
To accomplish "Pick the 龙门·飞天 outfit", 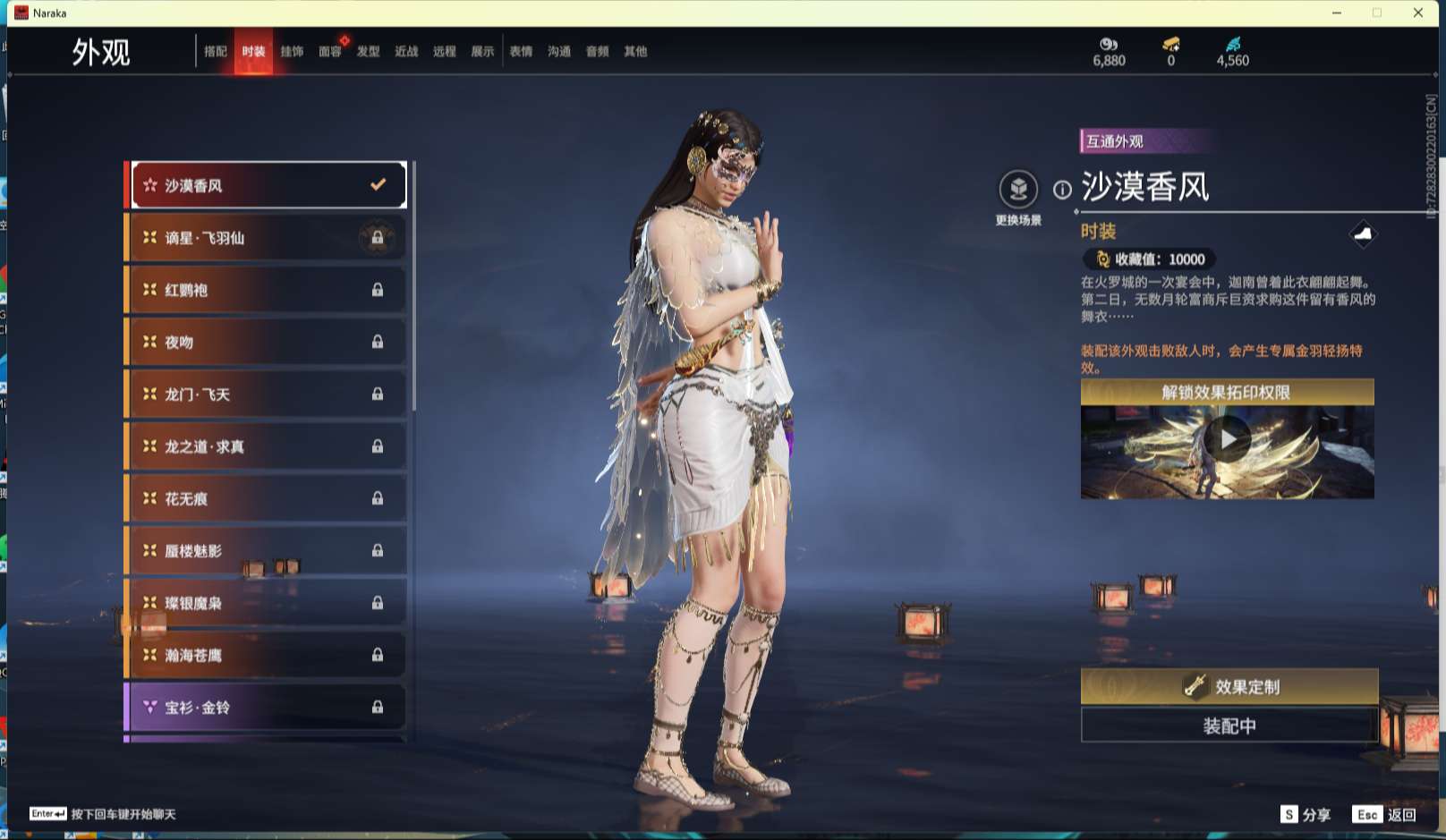I will tap(266, 395).
